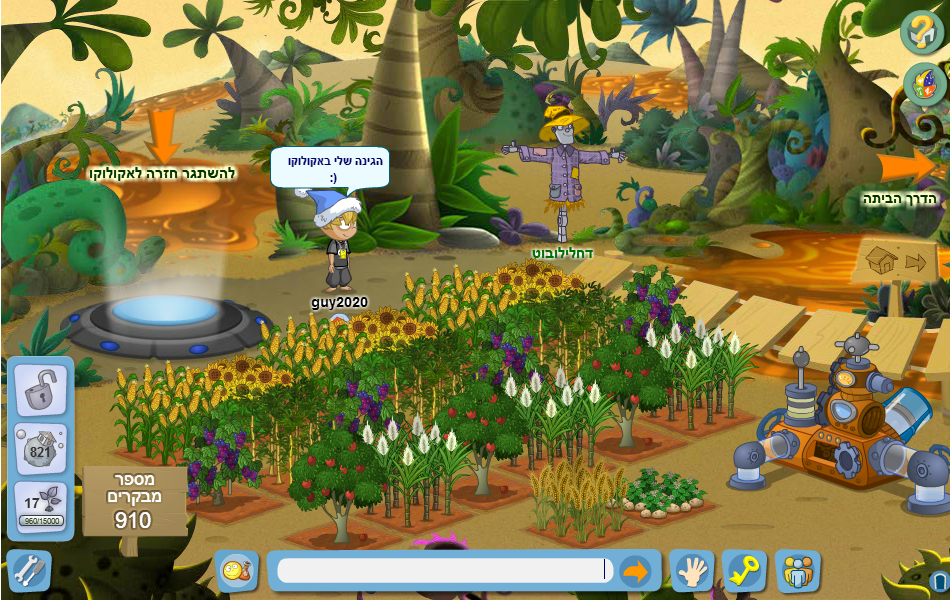The width and height of the screenshot is (950, 600).
Task: Toggle the open padlock button
Action: click(x=40, y=389)
